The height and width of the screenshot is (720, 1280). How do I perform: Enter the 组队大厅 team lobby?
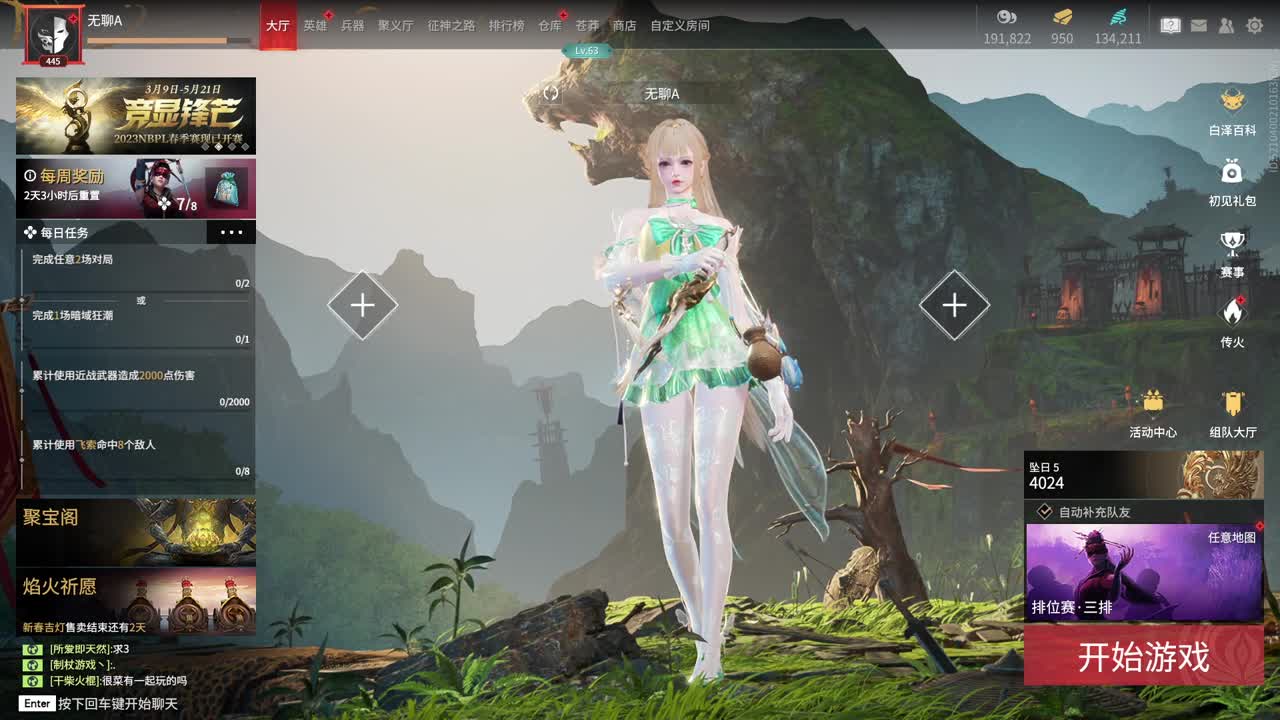(1232, 412)
